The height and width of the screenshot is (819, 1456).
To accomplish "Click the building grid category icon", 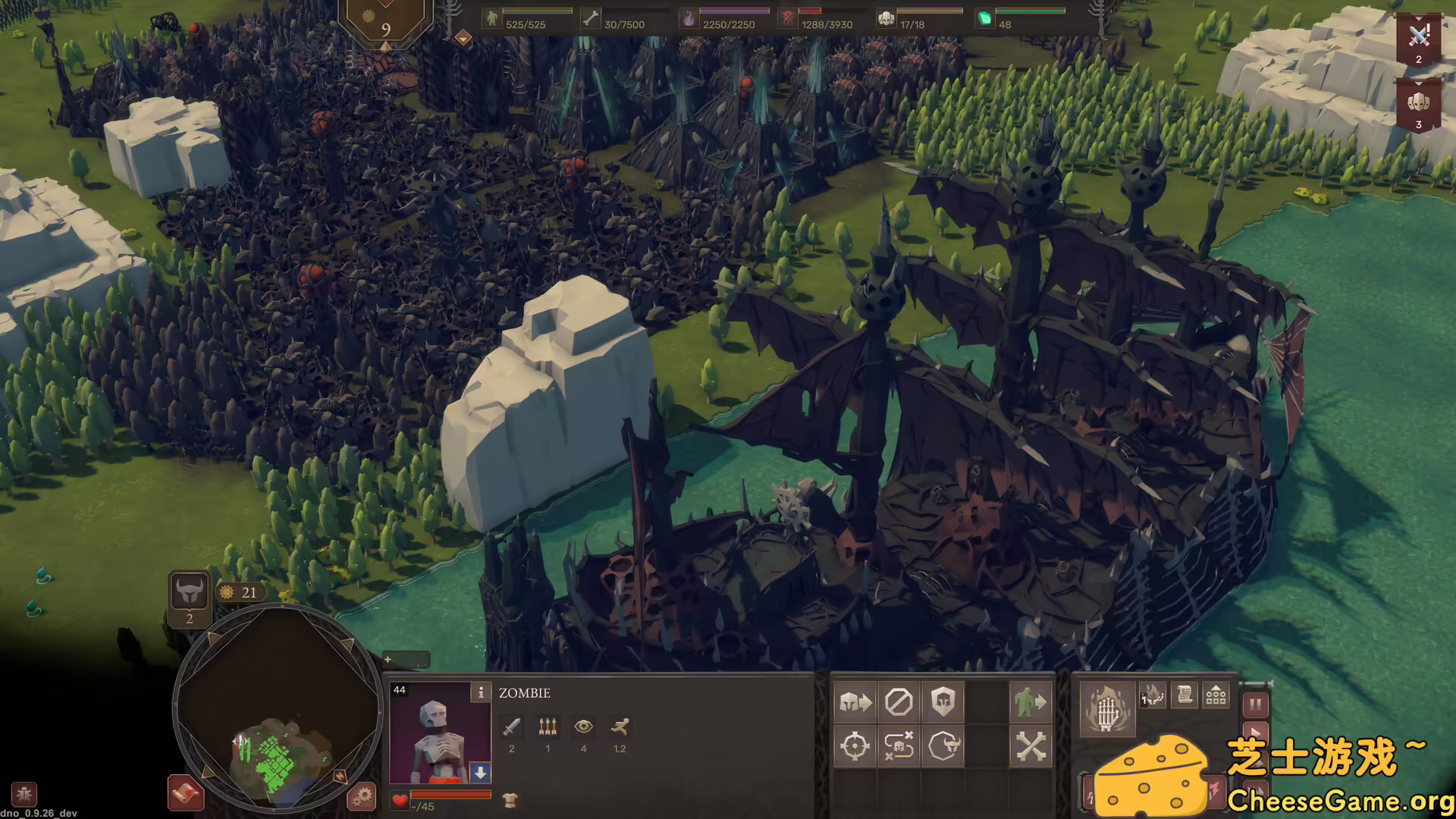I will 1216,695.
